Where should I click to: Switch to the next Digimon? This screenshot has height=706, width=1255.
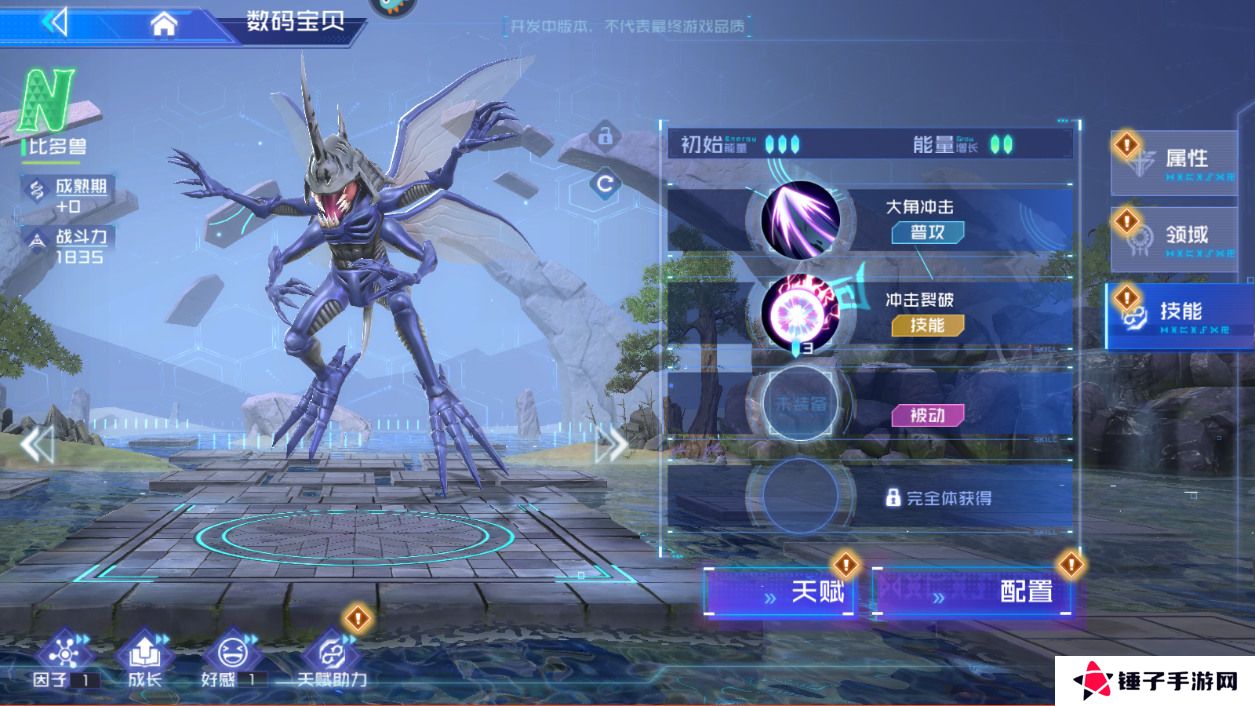point(611,444)
